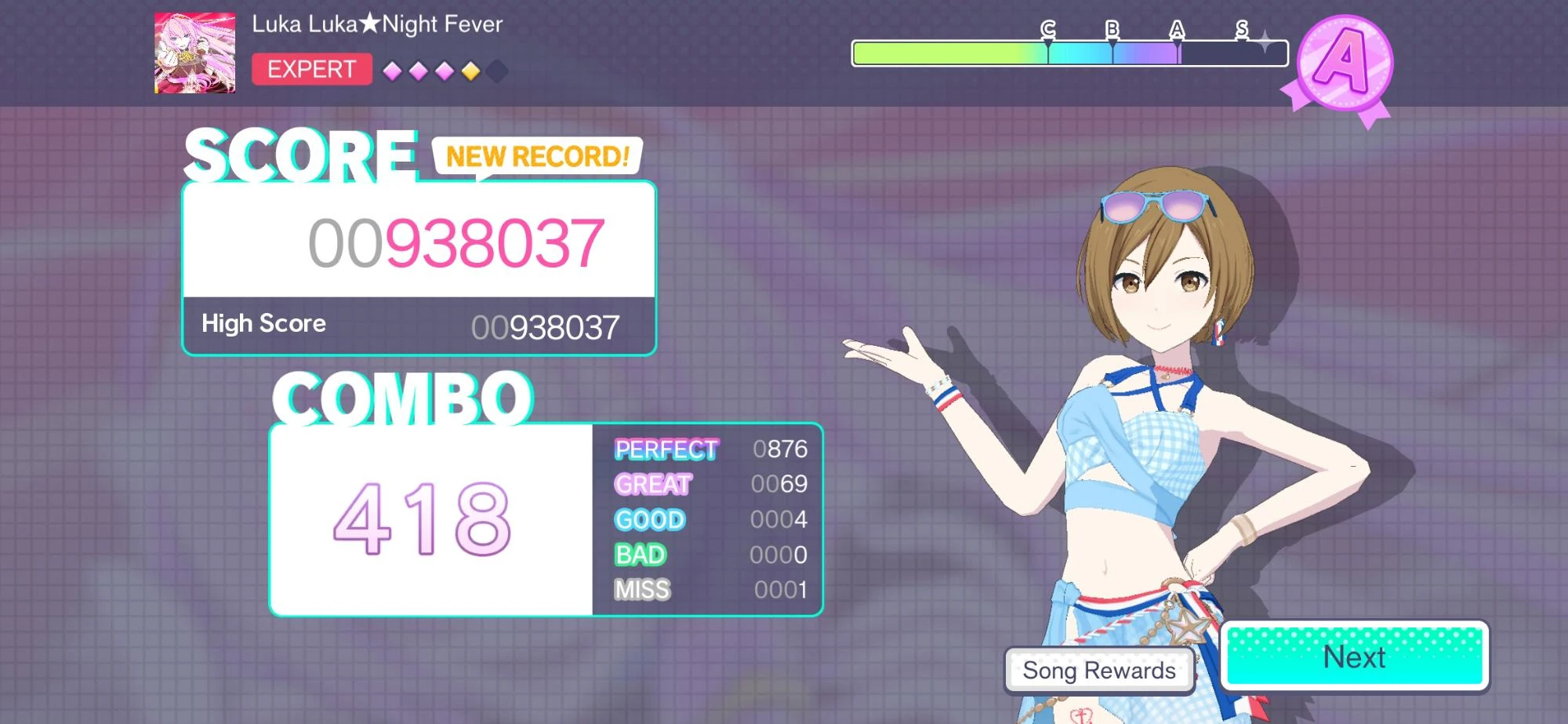This screenshot has height=724, width=1568.
Task: Toggle the first difficulty diamond
Action: [x=392, y=70]
